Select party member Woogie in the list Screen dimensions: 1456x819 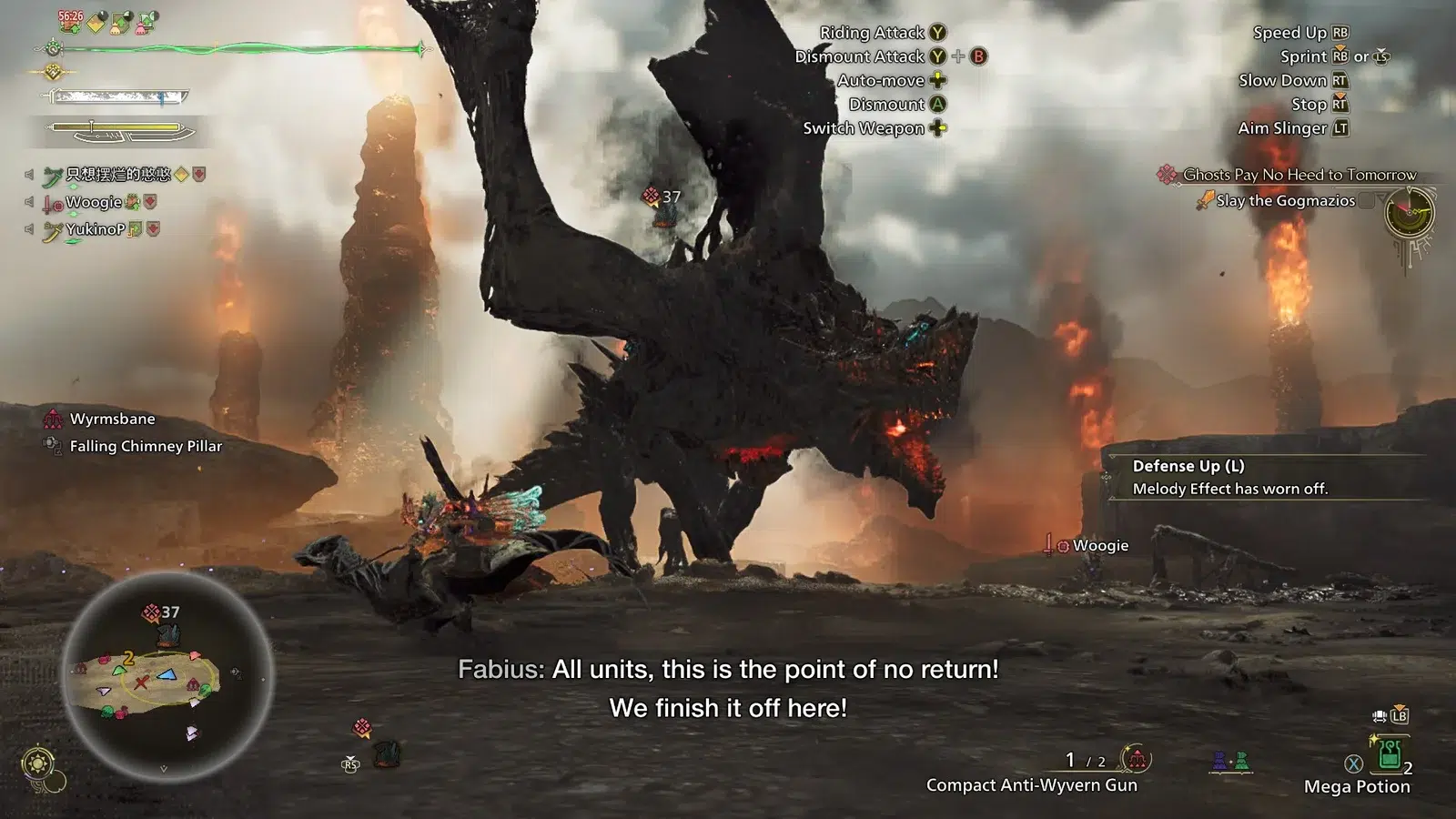coord(94,202)
